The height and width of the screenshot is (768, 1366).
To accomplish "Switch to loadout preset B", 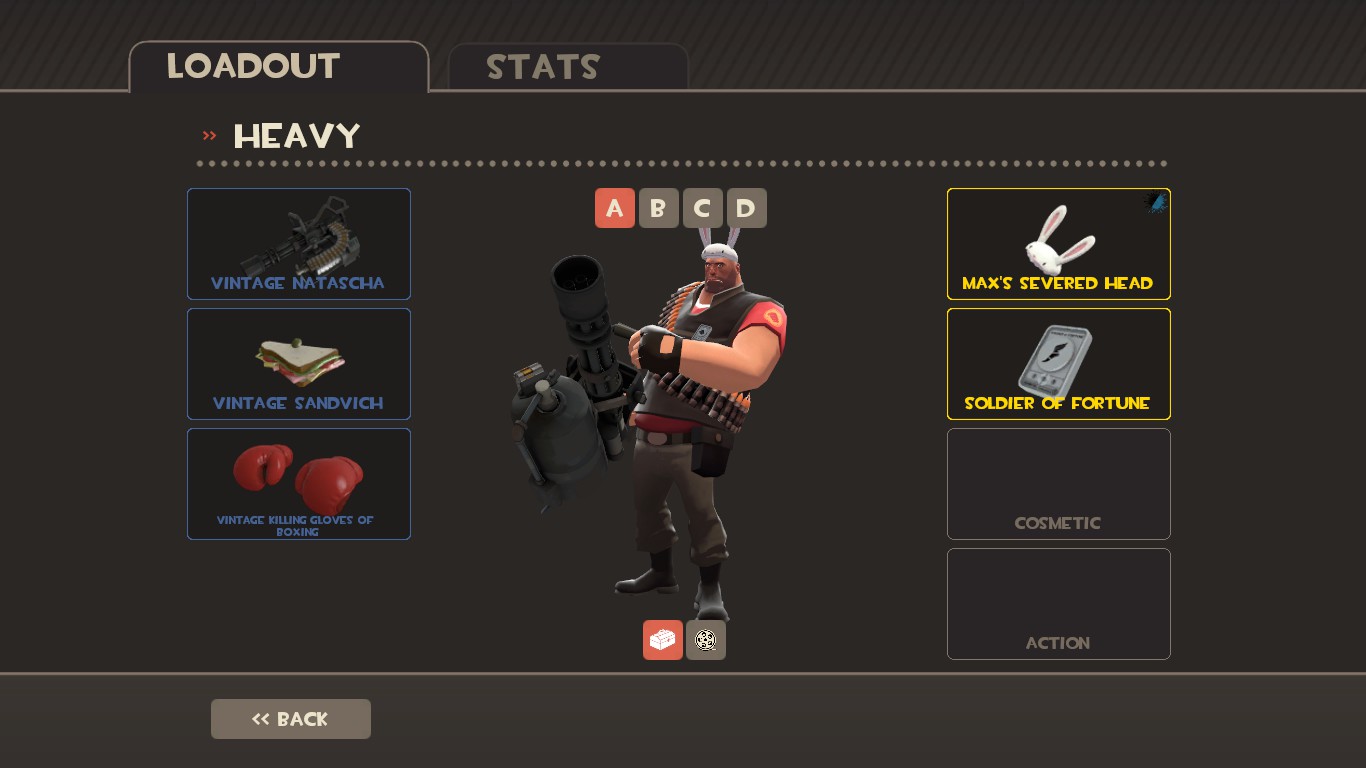I will click(658, 208).
